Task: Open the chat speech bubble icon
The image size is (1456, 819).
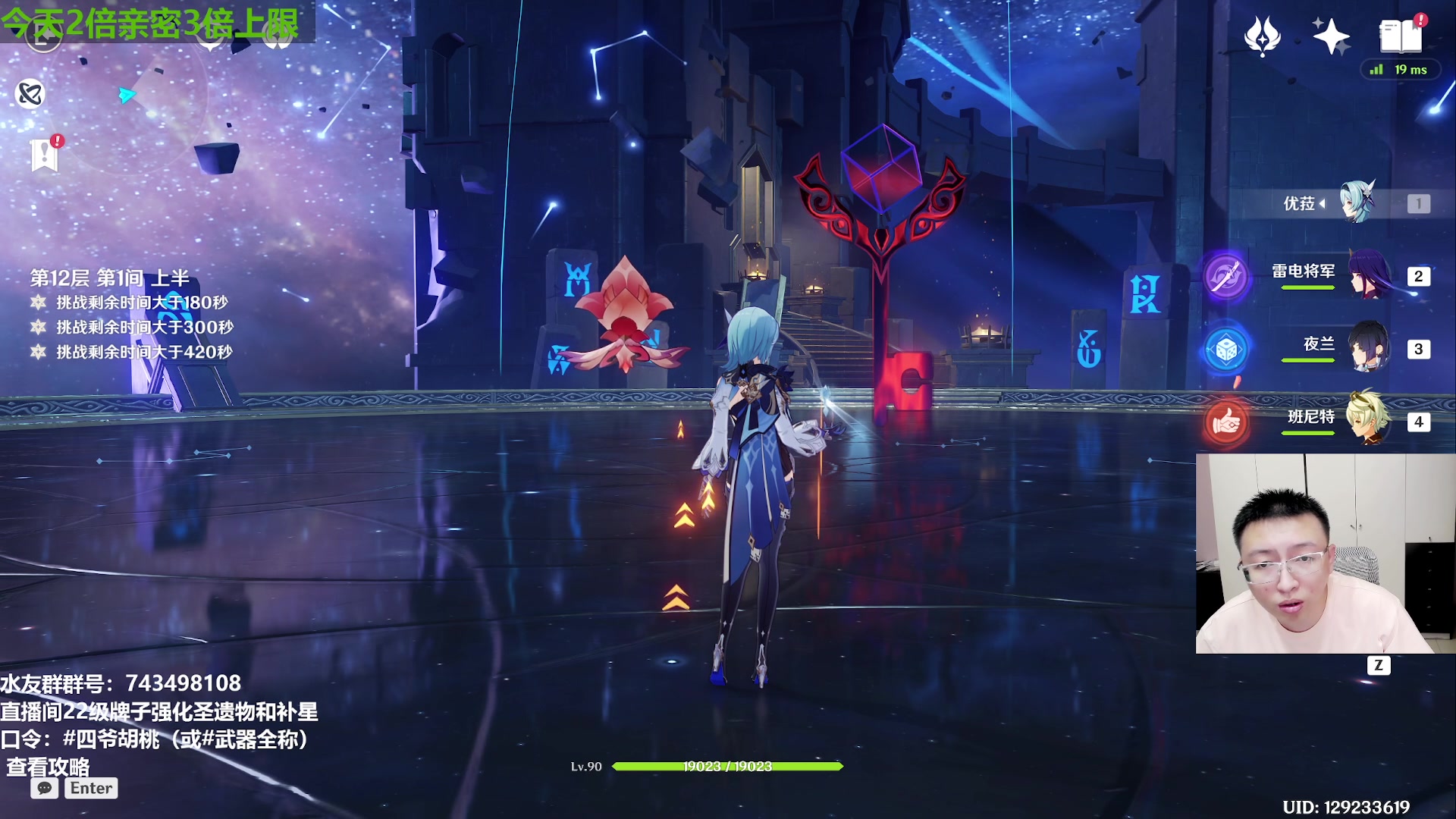Action: [45, 789]
